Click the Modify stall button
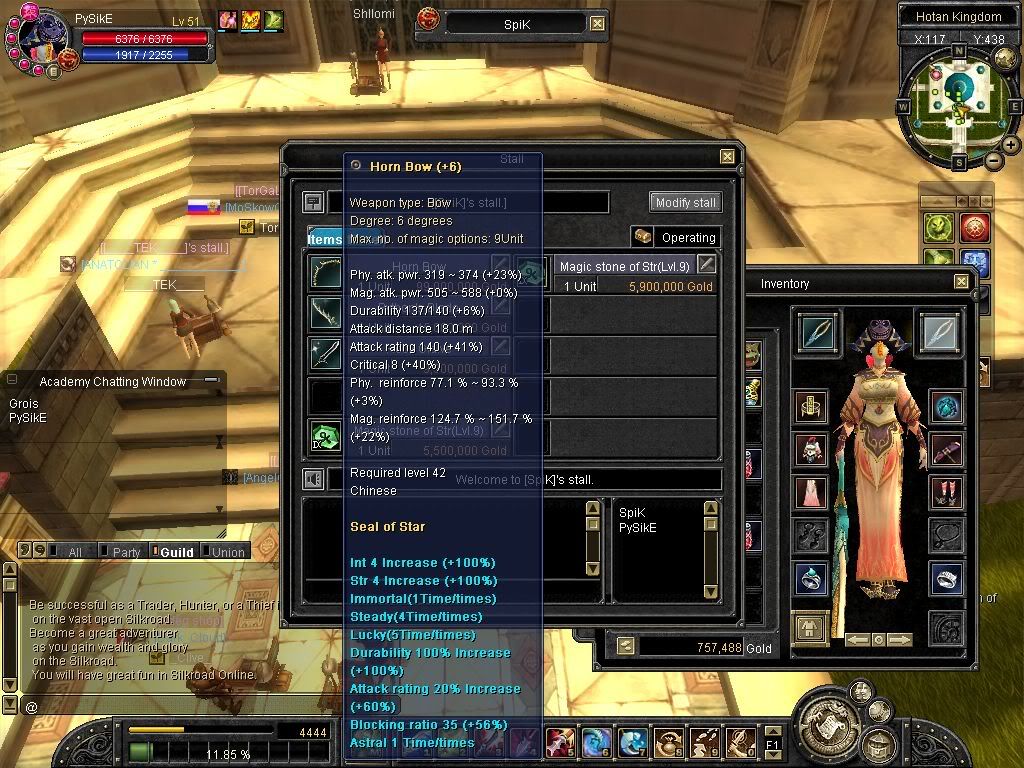The image size is (1024, 768). pos(686,202)
